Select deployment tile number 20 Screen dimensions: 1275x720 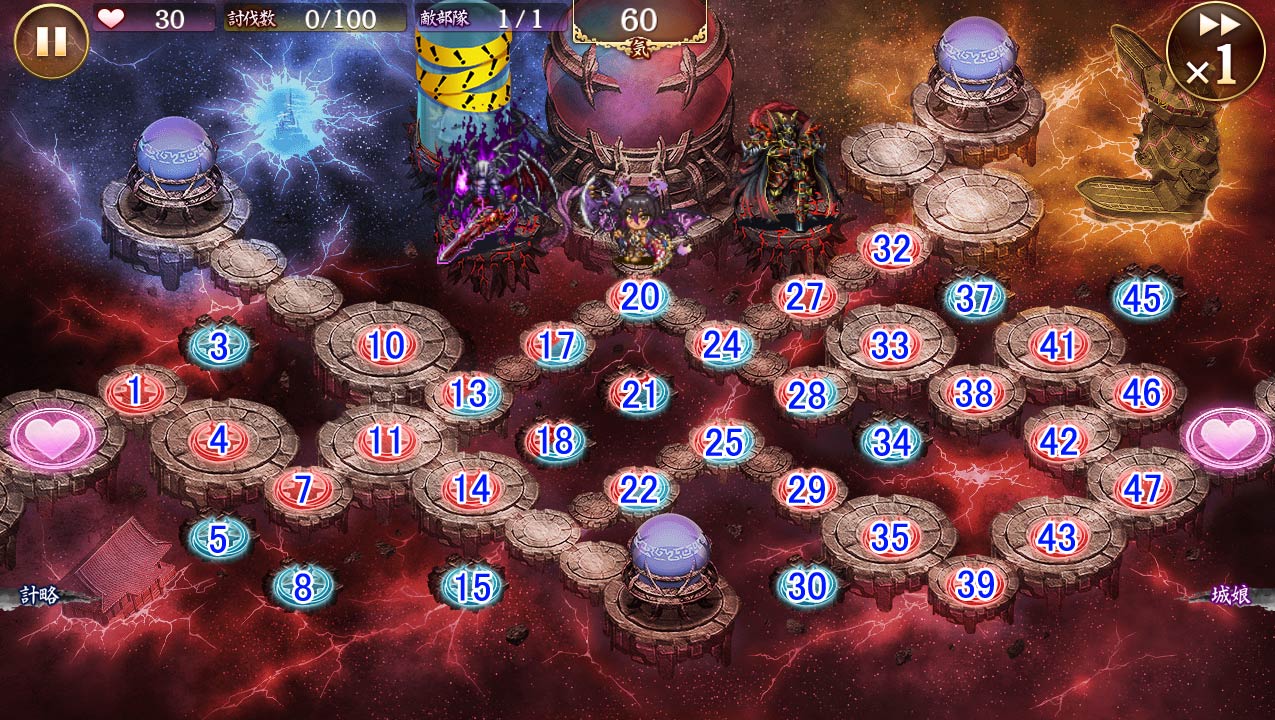639,297
